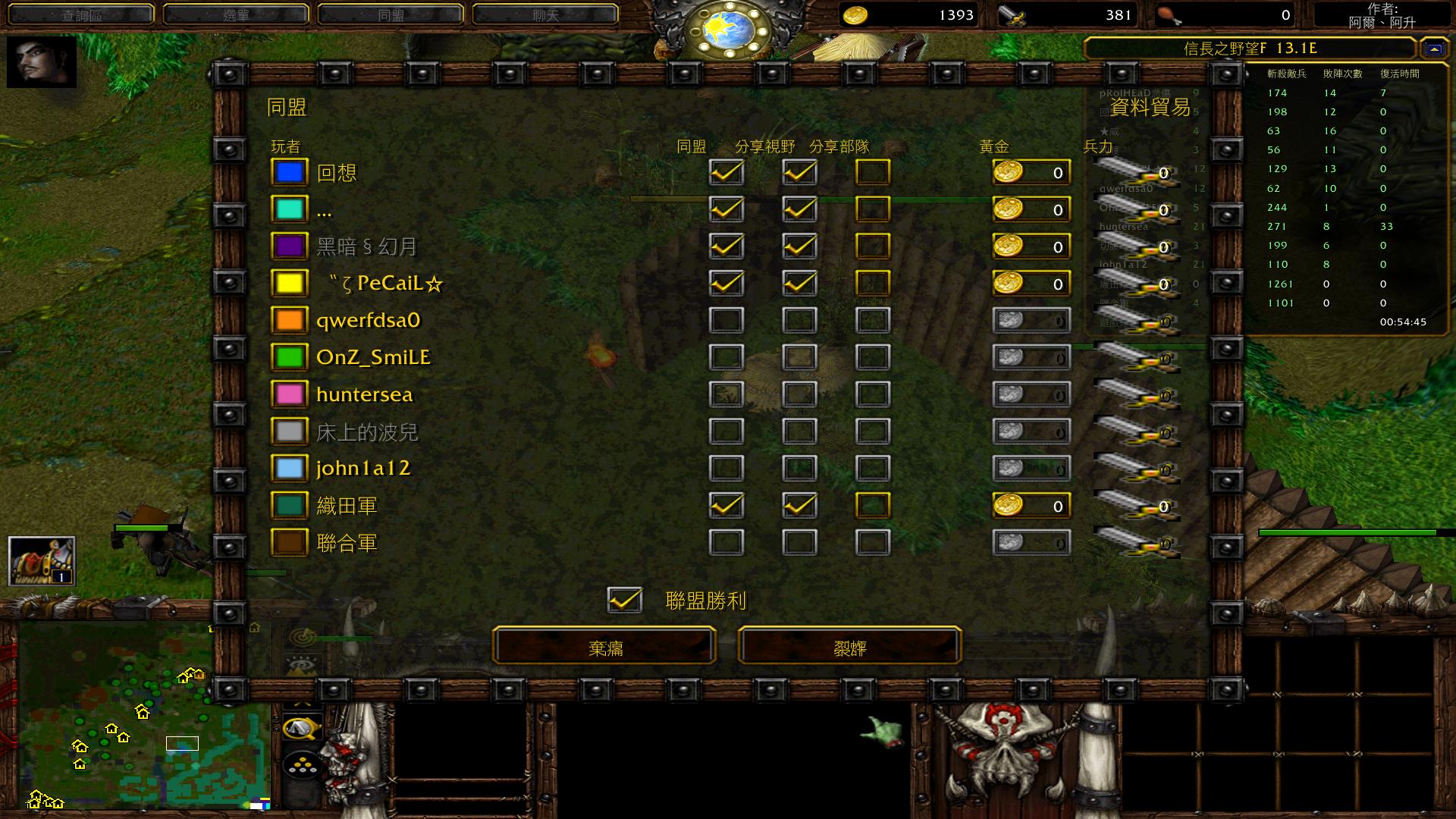Enable shared units for PeCaiL
This screenshot has height=819, width=1456.
click(872, 284)
